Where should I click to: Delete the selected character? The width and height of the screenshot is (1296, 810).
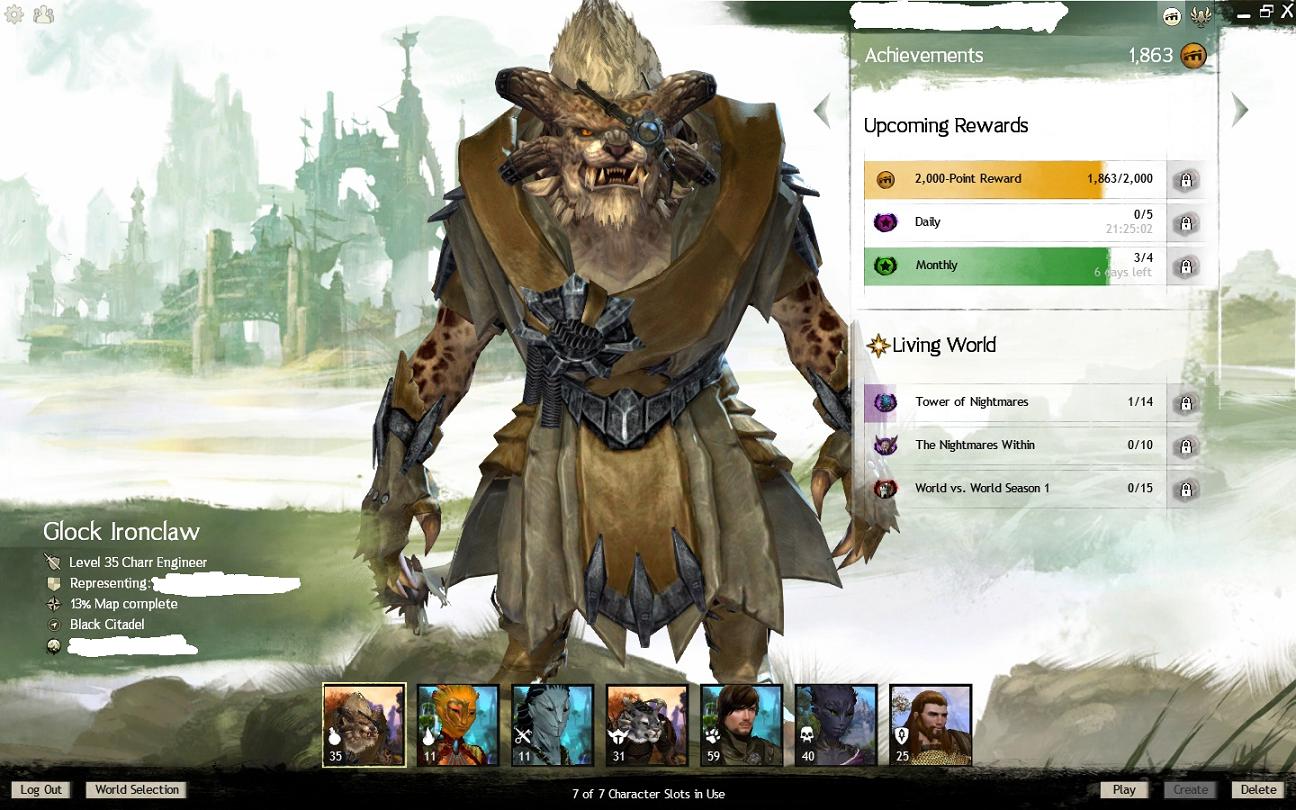[x=1258, y=790]
